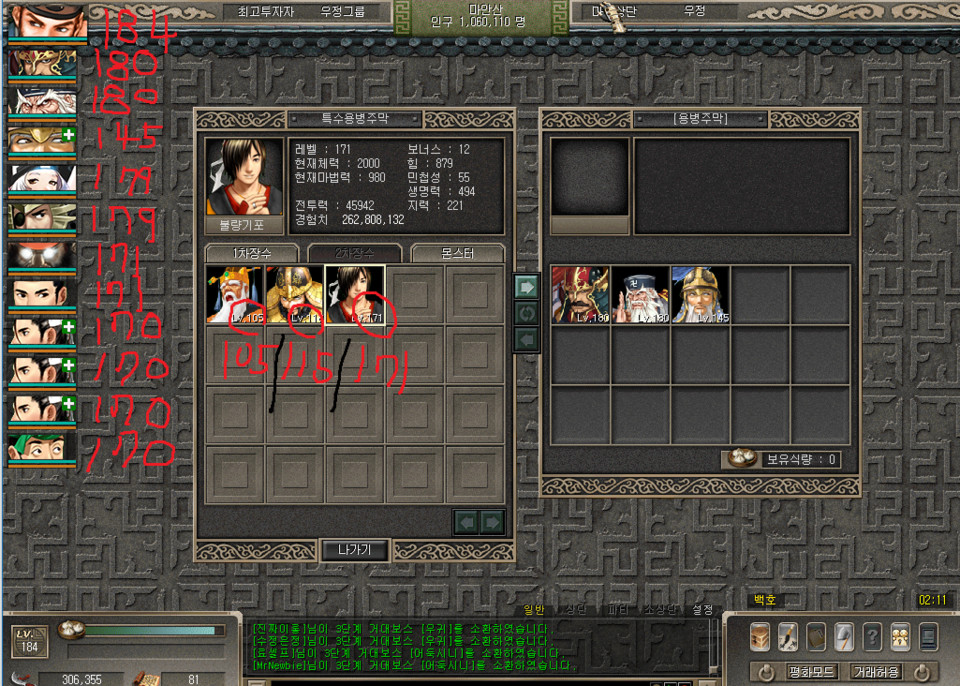Select the Lv.105 white-bearded general portrait
960x686 pixels.
click(x=235, y=294)
